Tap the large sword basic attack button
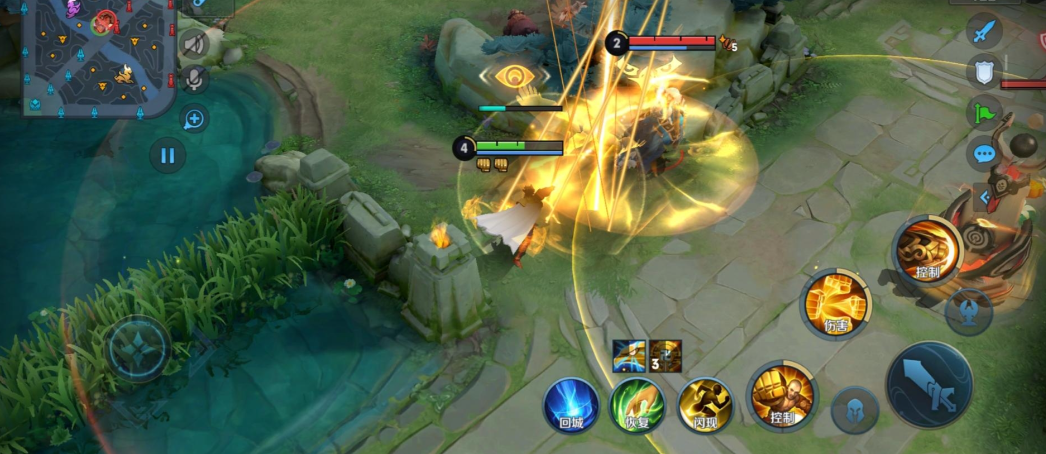This screenshot has width=1046, height=454. tap(929, 385)
